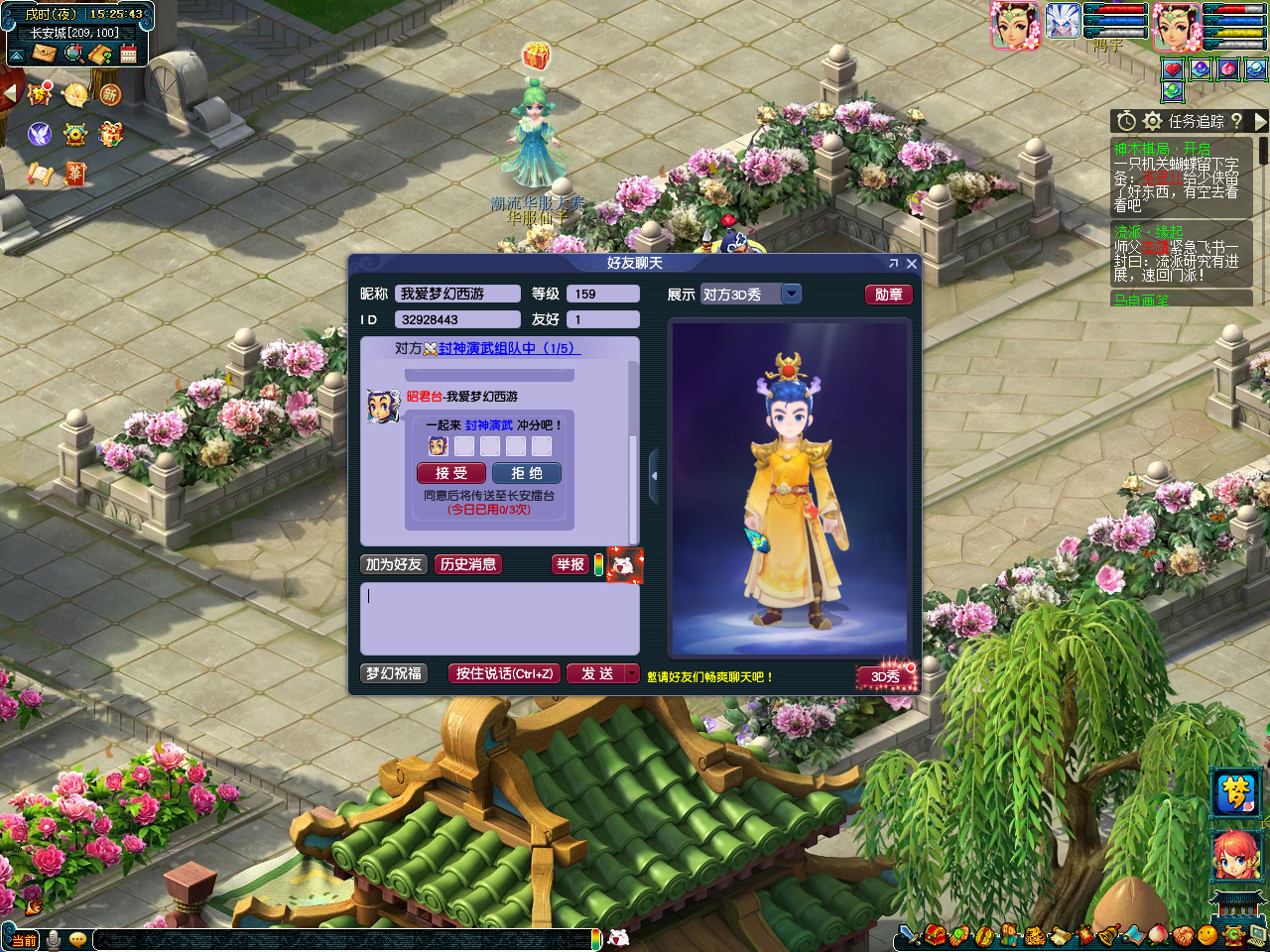Image resolution: width=1270 pixels, height=952 pixels.
Task: Open the mail envelope icon
Action: click(x=44, y=54)
